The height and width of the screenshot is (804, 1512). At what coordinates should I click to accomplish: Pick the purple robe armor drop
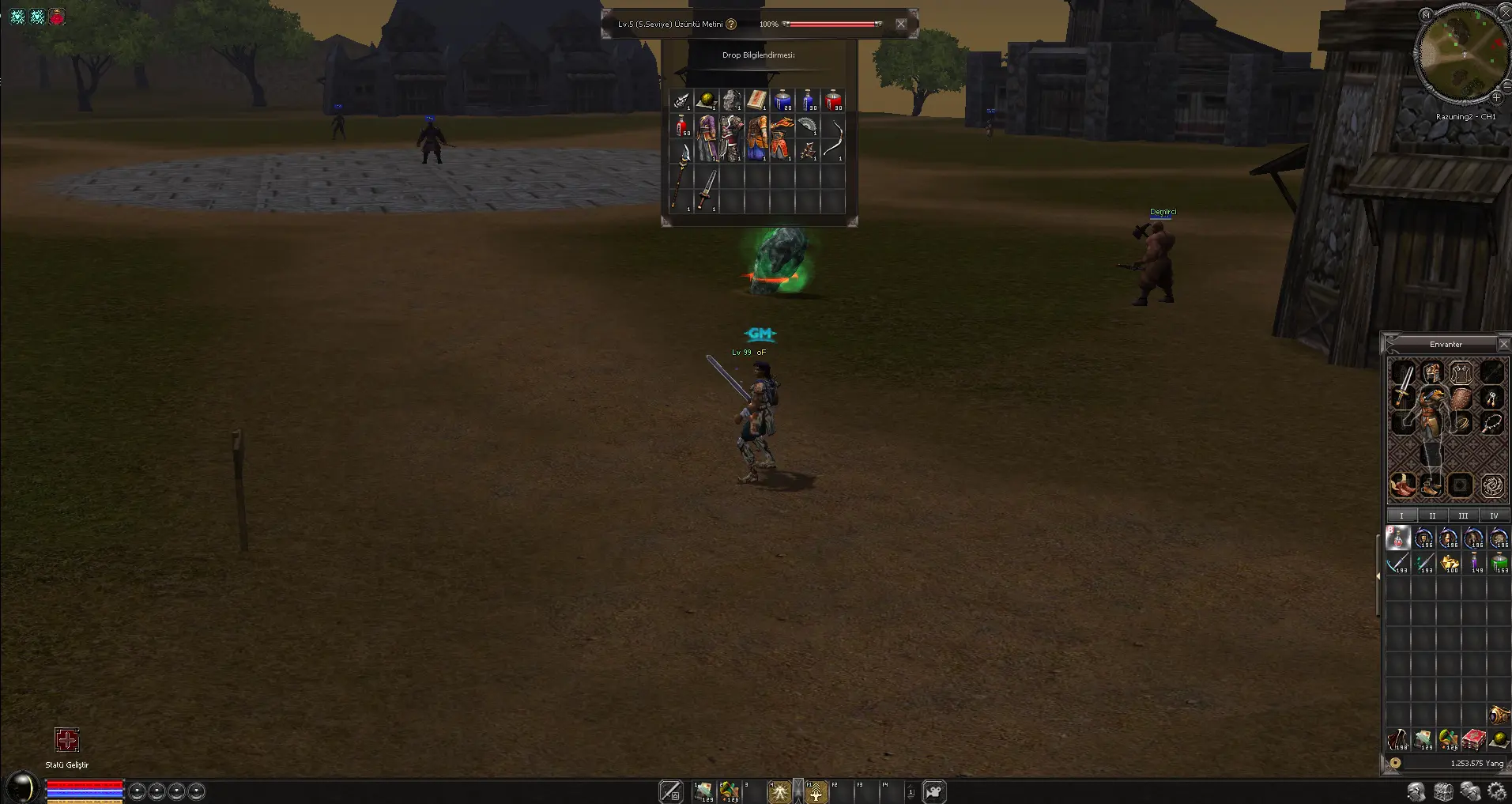707,138
